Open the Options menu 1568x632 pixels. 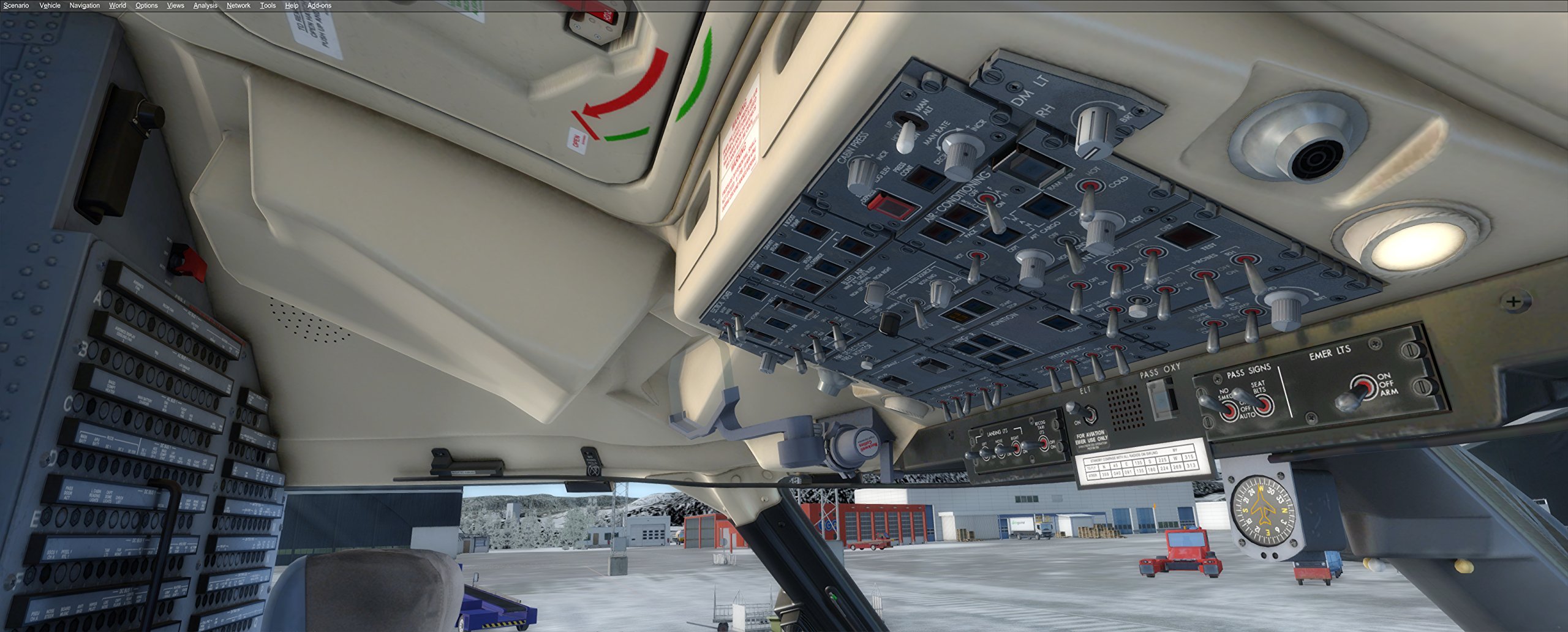coord(146,5)
